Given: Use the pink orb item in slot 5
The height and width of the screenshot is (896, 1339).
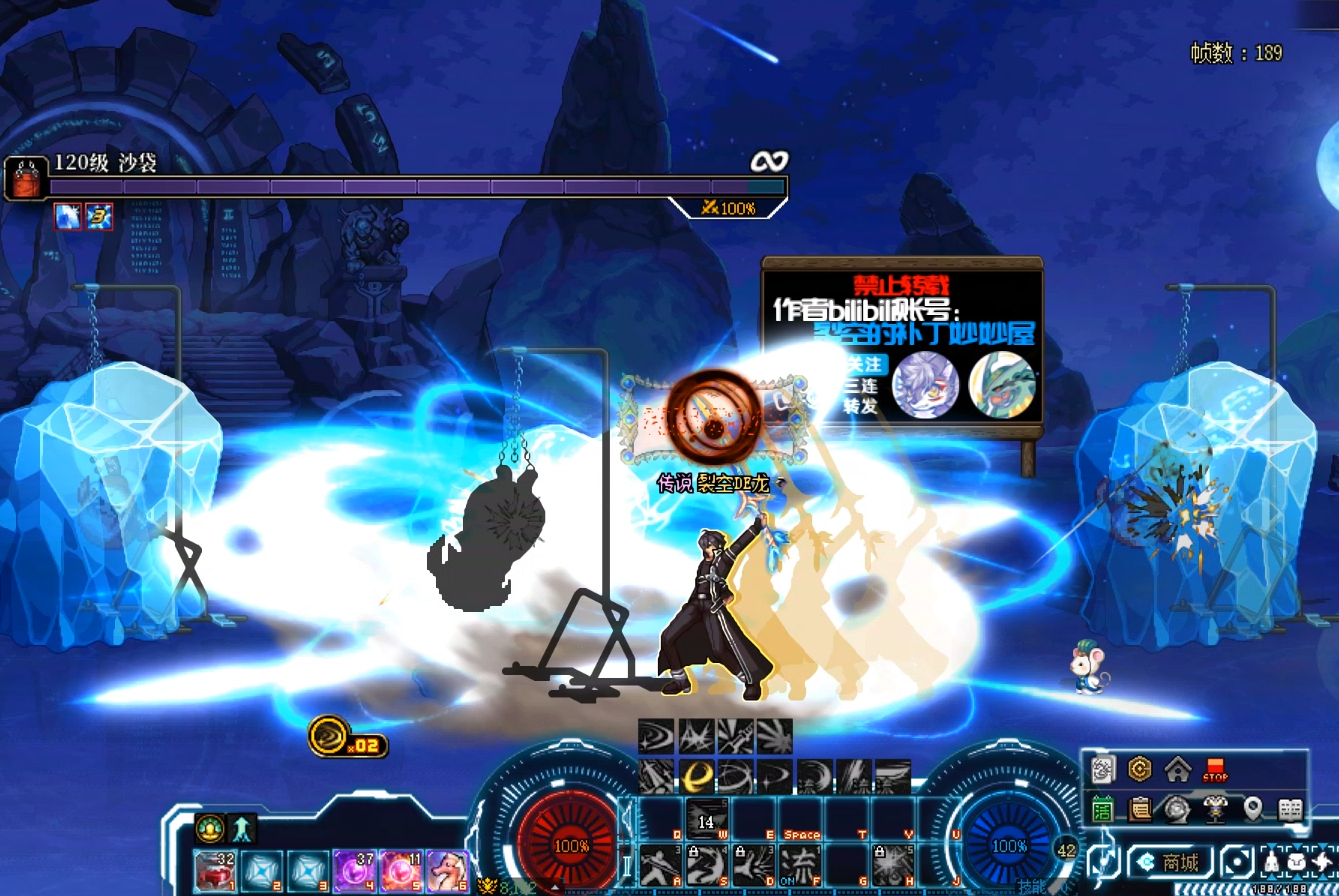Looking at the screenshot, I should (400, 870).
